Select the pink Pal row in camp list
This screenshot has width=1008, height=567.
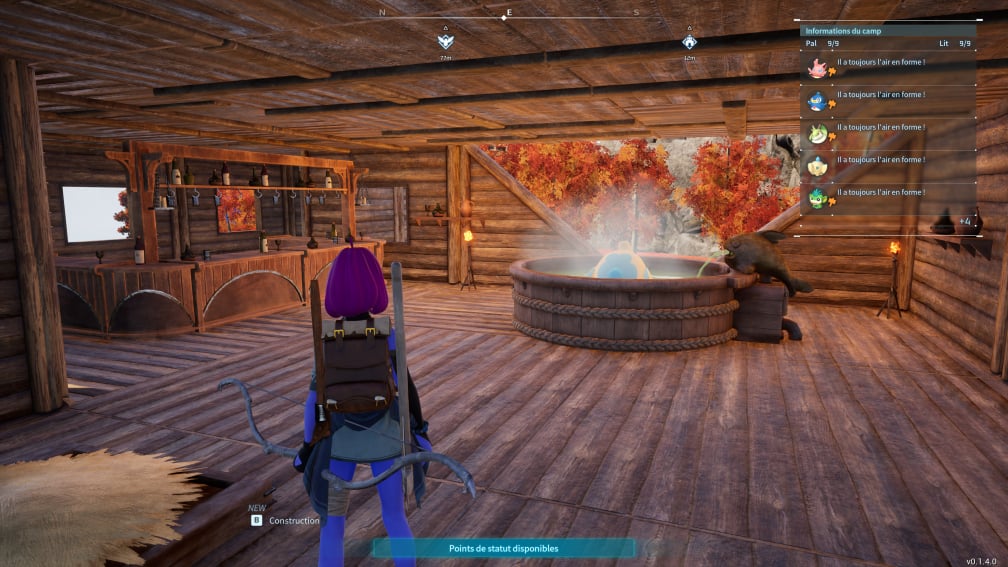(x=818, y=68)
